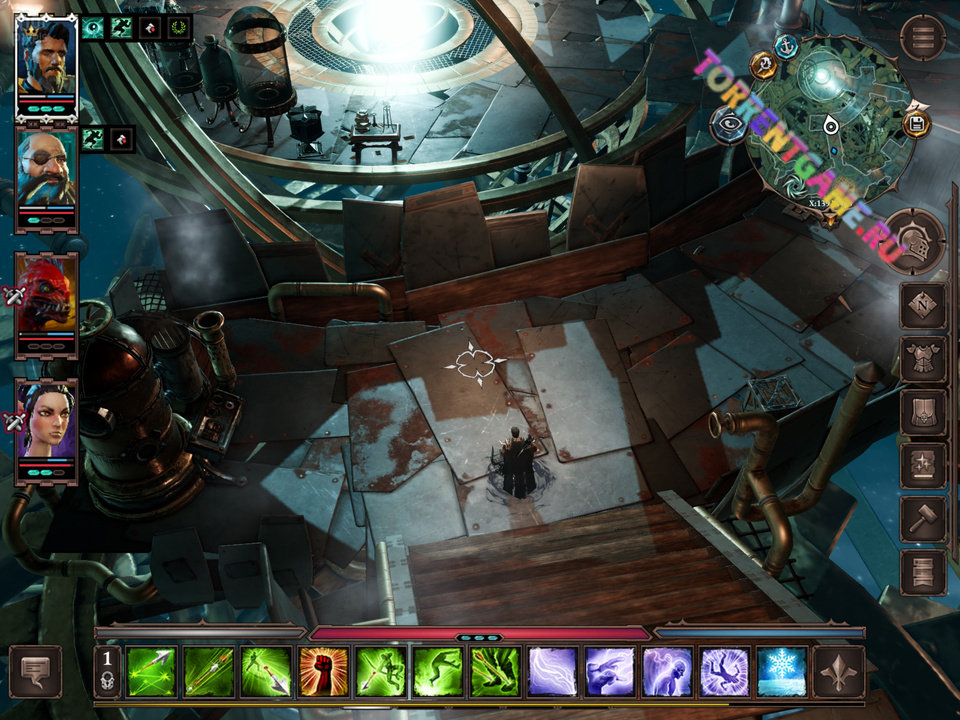Viewport: 960px width, 720px height.
Task: Tap the floppy disk save button
Action: 915,125
